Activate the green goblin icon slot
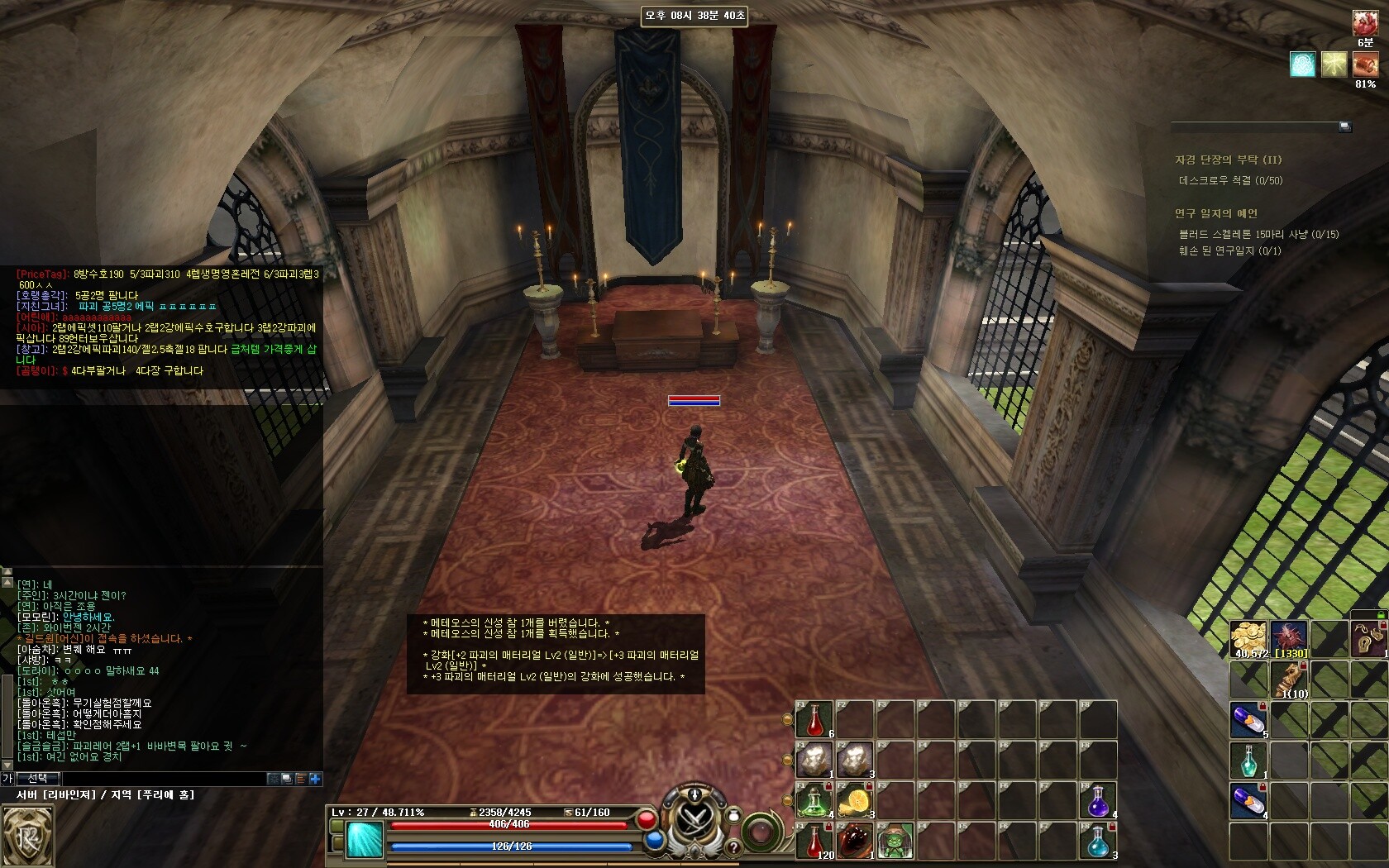Image resolution: width=1389 pixels, height=868 pixels. point(895,842)
